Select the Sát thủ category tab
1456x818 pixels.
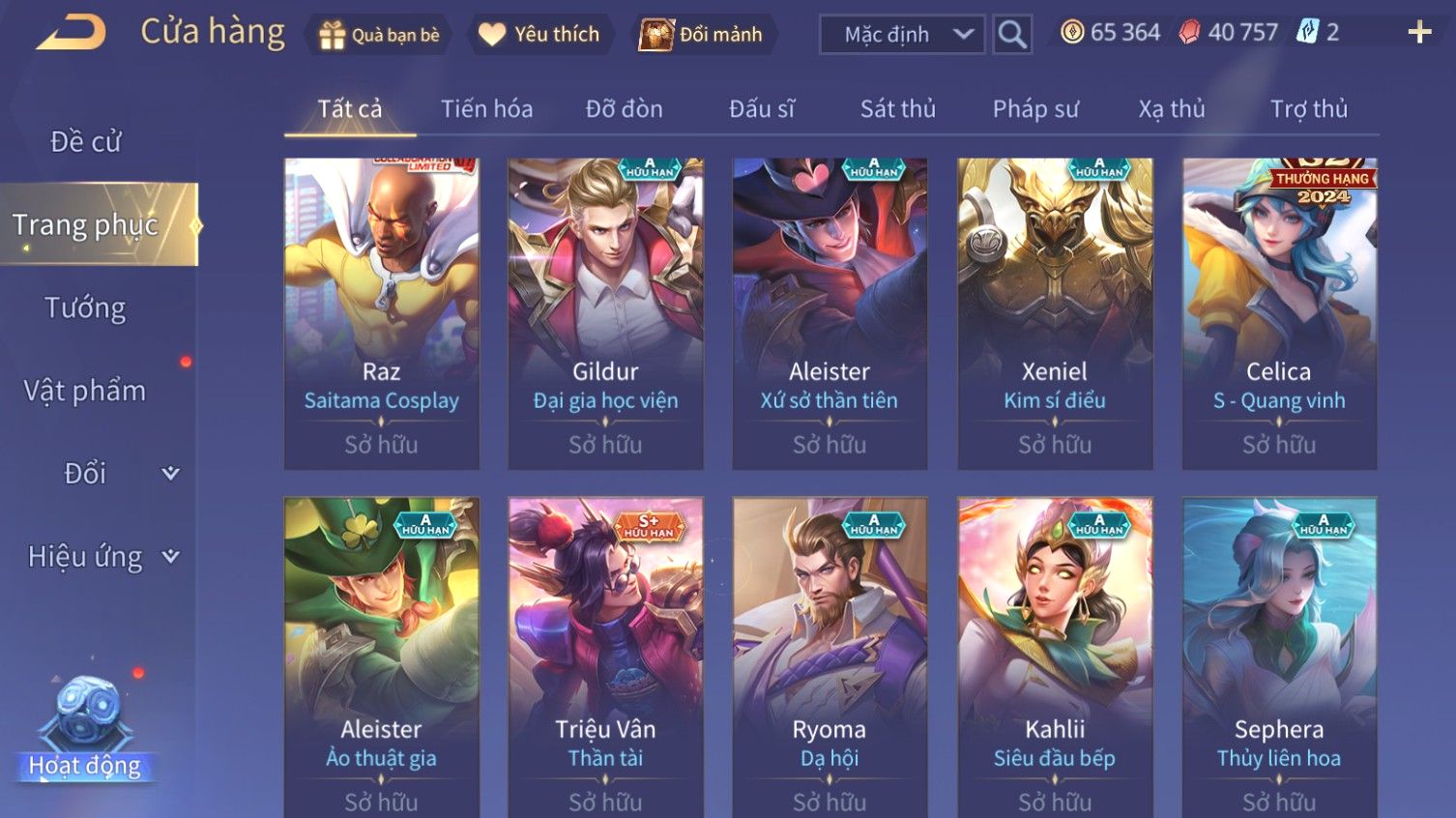(897, 109)
